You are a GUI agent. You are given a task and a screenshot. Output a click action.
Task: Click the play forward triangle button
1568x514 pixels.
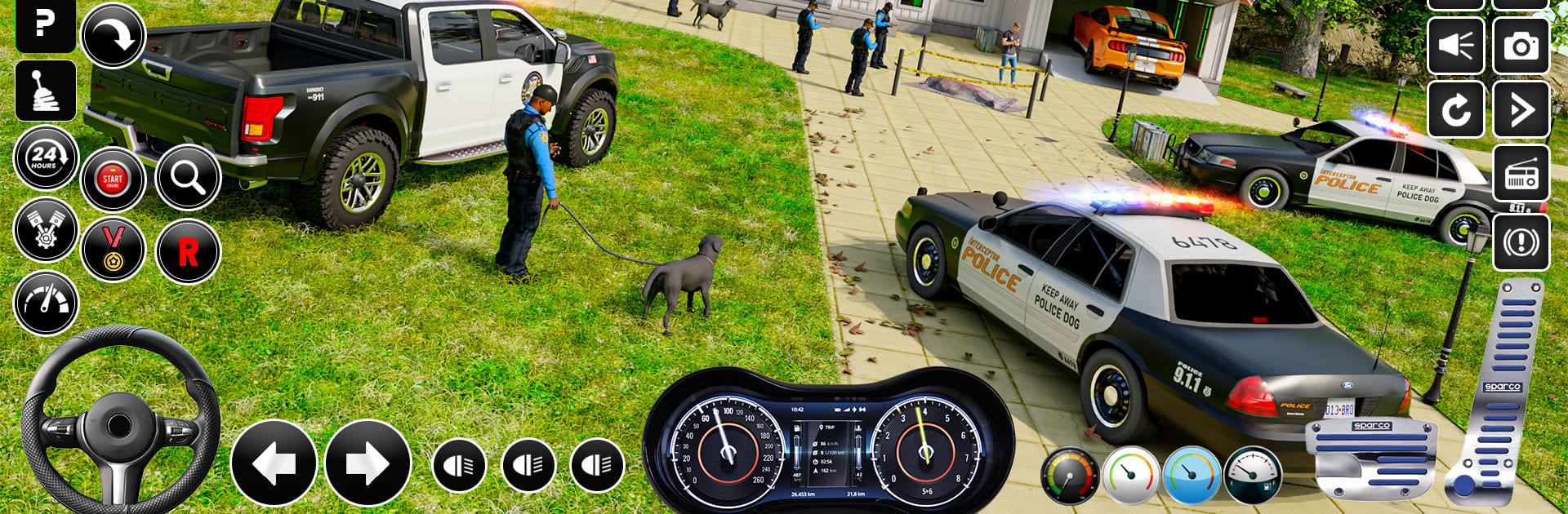(x=1521, y=109)
